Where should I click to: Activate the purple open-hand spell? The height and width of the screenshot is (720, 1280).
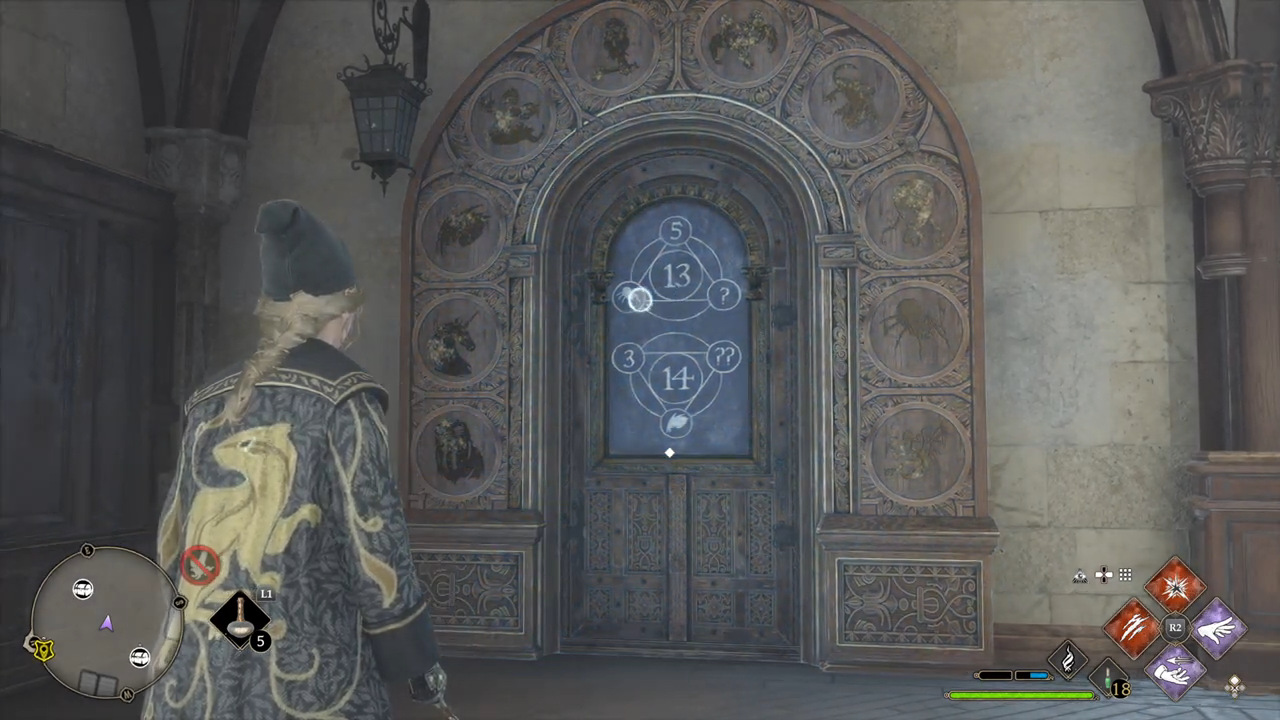(1218, 628)
